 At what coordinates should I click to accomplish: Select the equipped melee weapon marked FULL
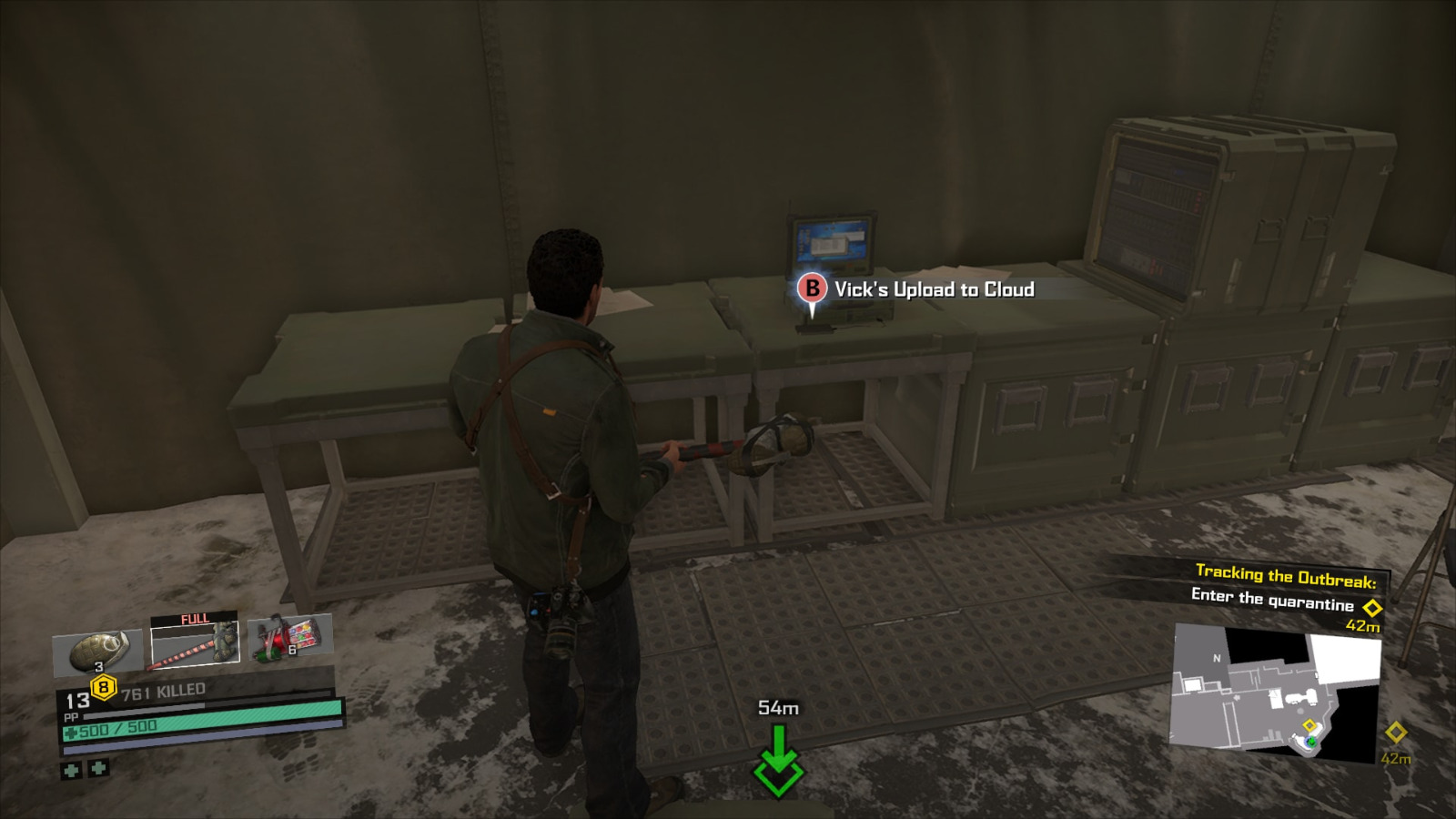click(x=194, y=643)
